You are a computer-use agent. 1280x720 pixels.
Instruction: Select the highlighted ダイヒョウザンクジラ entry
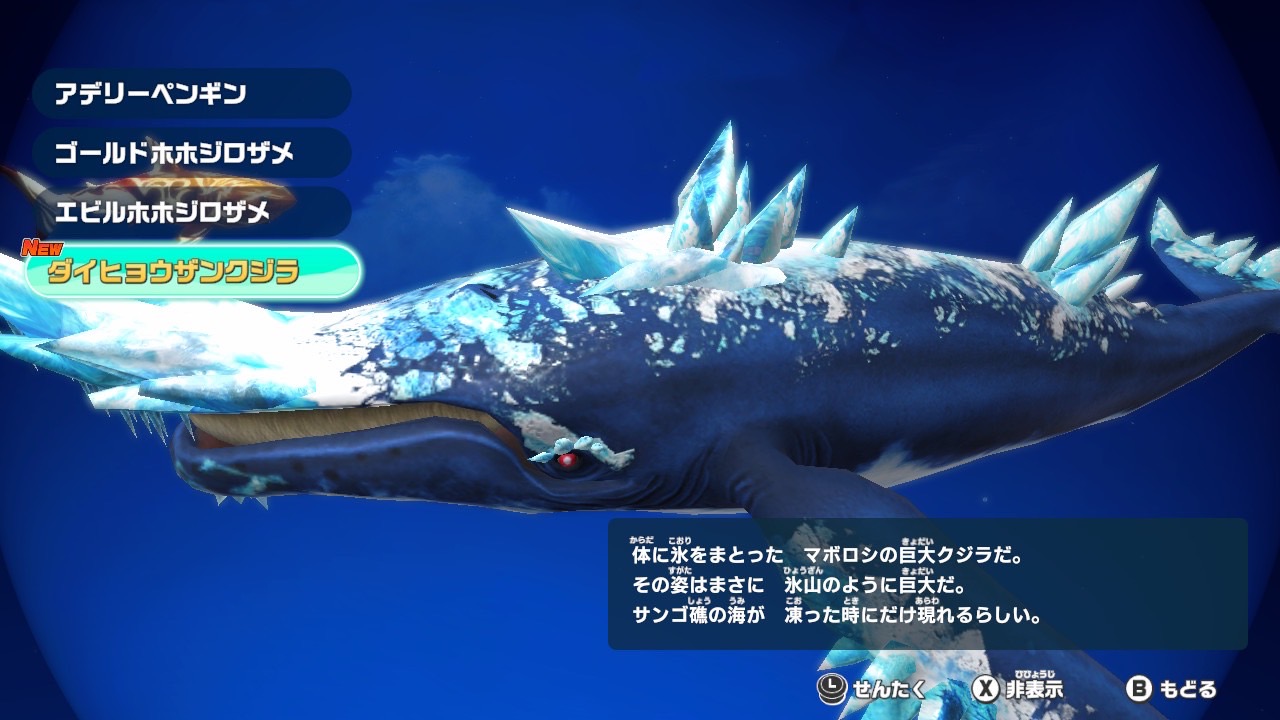click(193, 271)
